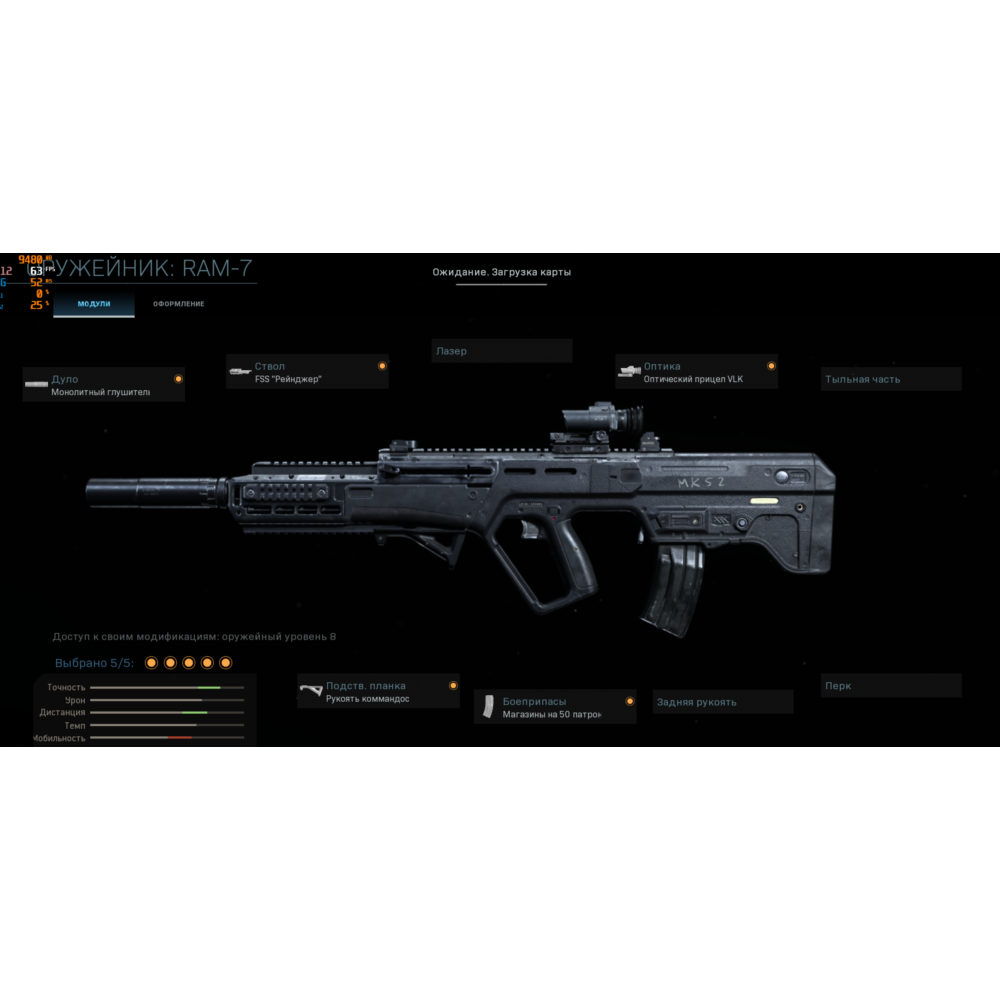Choose the Задняя рукоять rear grip slot

point(723,702)
